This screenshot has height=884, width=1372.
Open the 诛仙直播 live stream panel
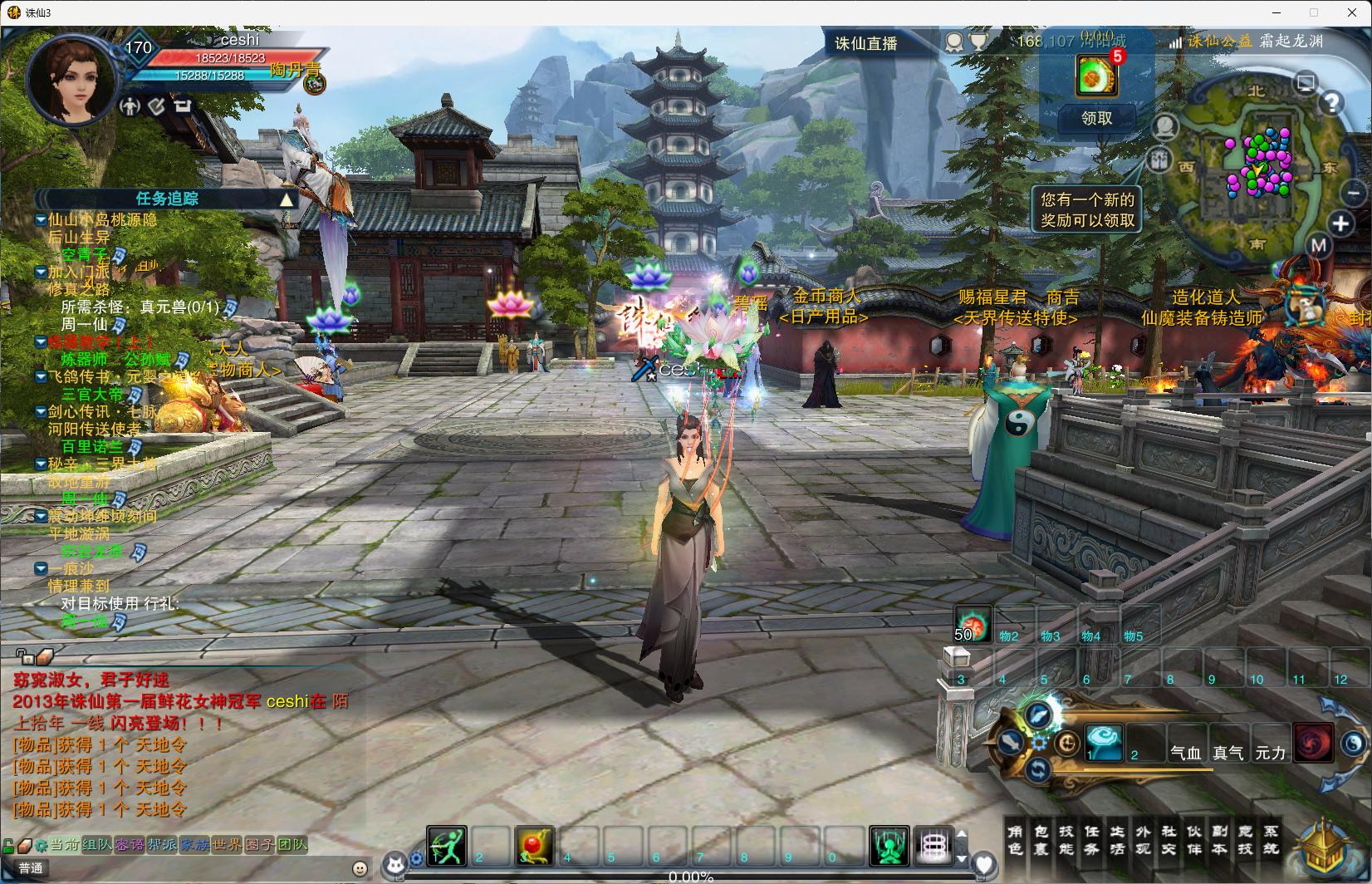[866, 43]
